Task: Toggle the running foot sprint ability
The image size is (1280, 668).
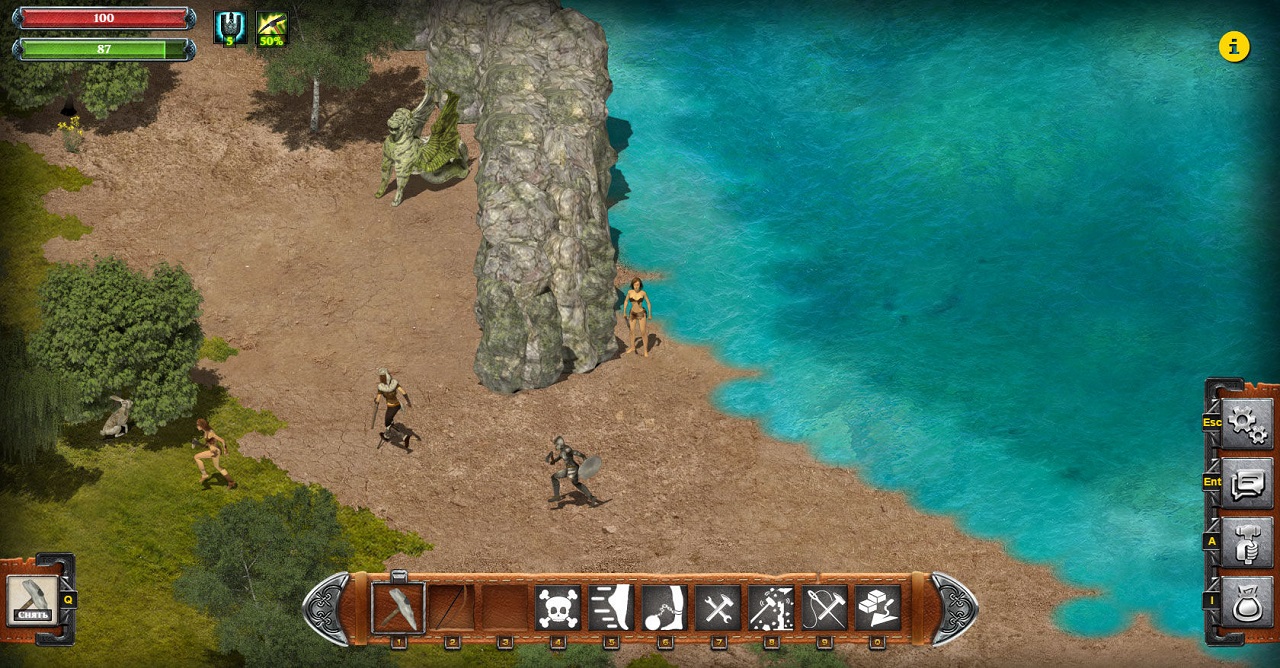Action: tap(611, 608)
